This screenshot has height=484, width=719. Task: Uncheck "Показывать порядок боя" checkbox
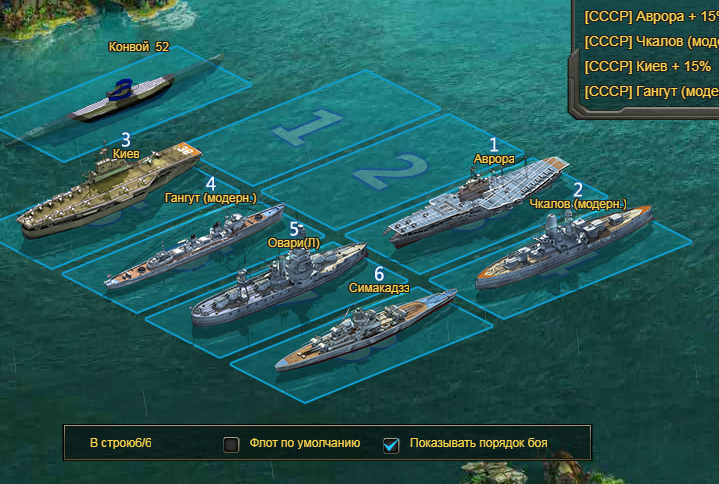click(x=391, y=444)
